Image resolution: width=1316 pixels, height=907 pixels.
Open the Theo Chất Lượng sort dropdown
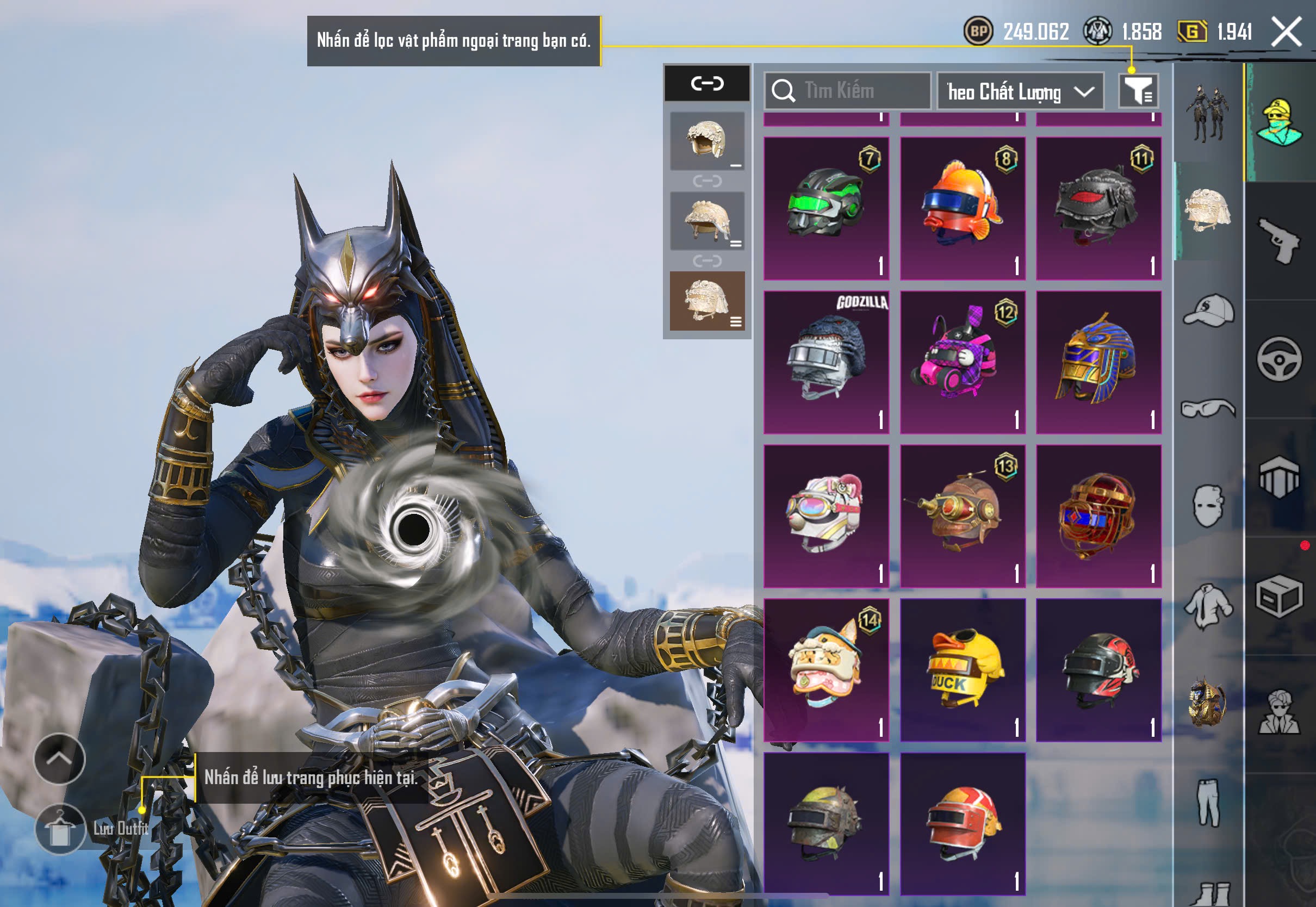[1020, 91]
